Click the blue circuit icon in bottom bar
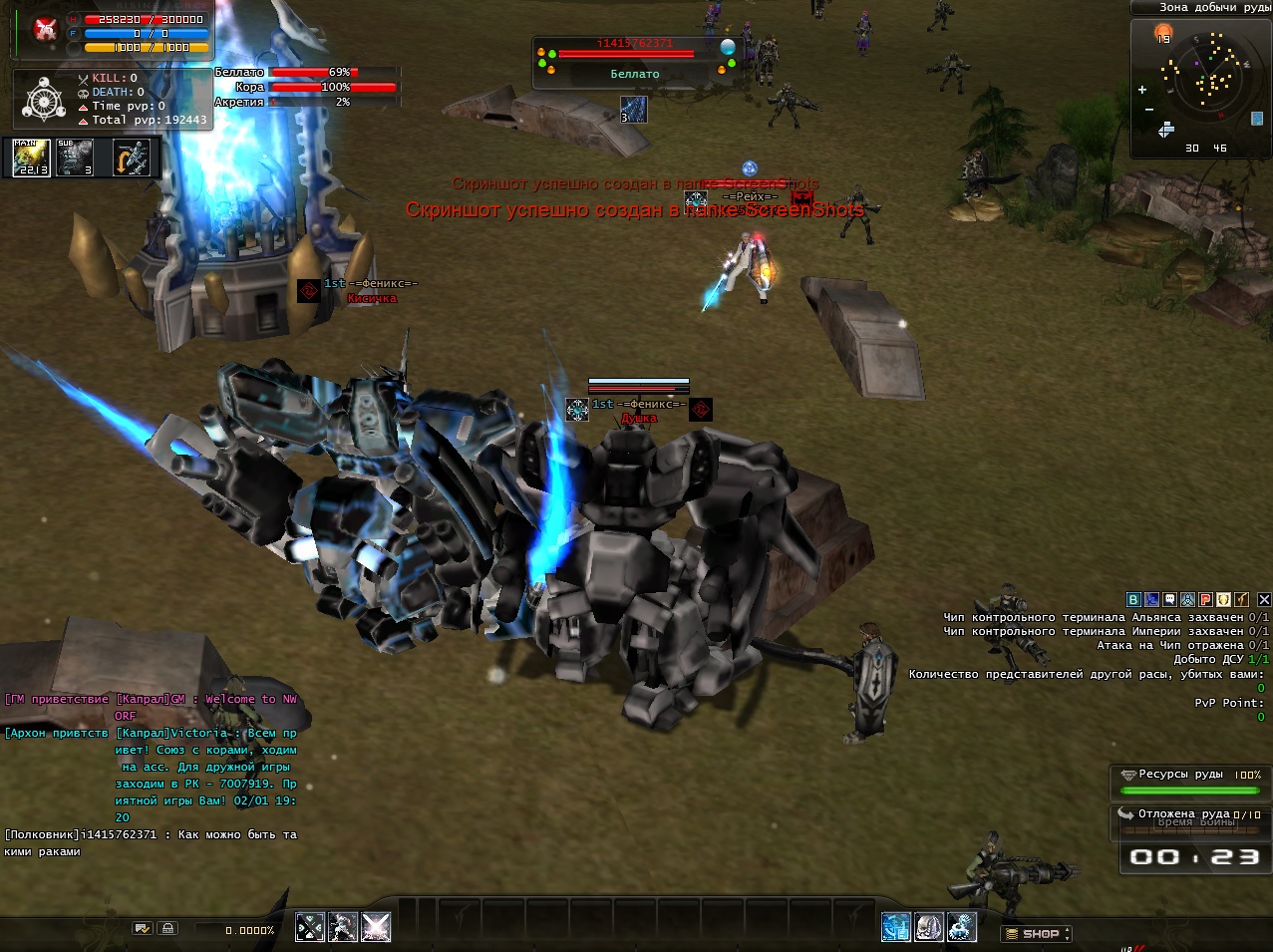This screenshot has width=1273, height=952. pyautogui.click(x=895, y=927)
